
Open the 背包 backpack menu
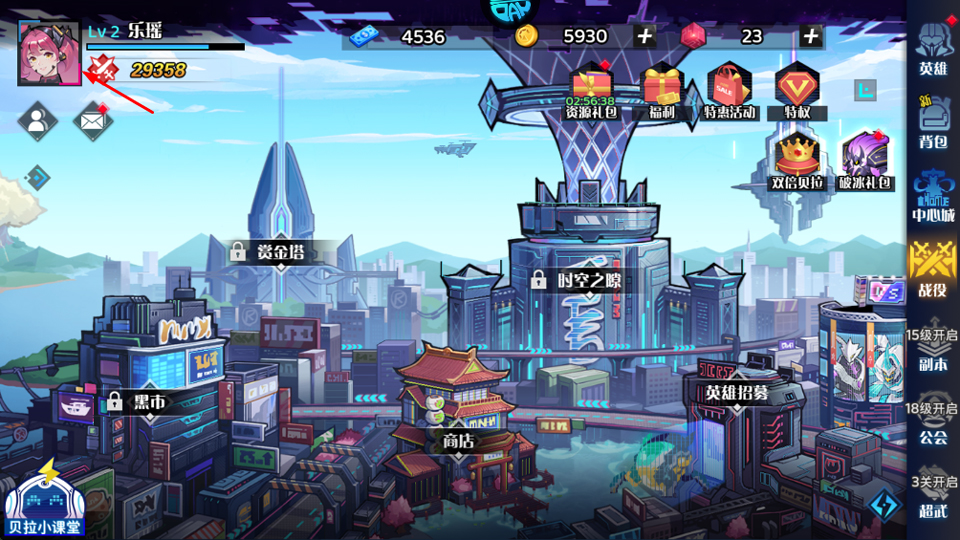click(x=933, y=123)
